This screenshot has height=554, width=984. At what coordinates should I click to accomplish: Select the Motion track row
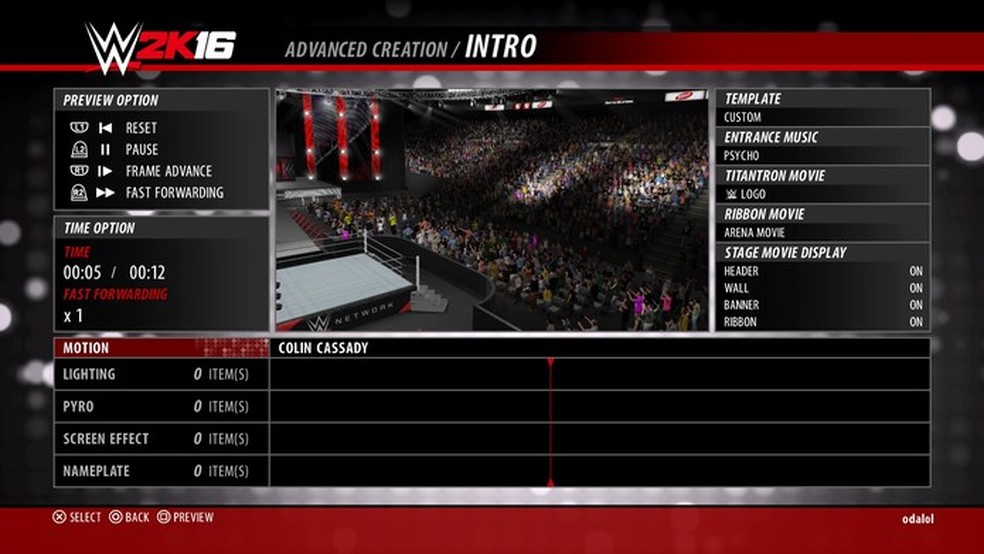[160, 348]
